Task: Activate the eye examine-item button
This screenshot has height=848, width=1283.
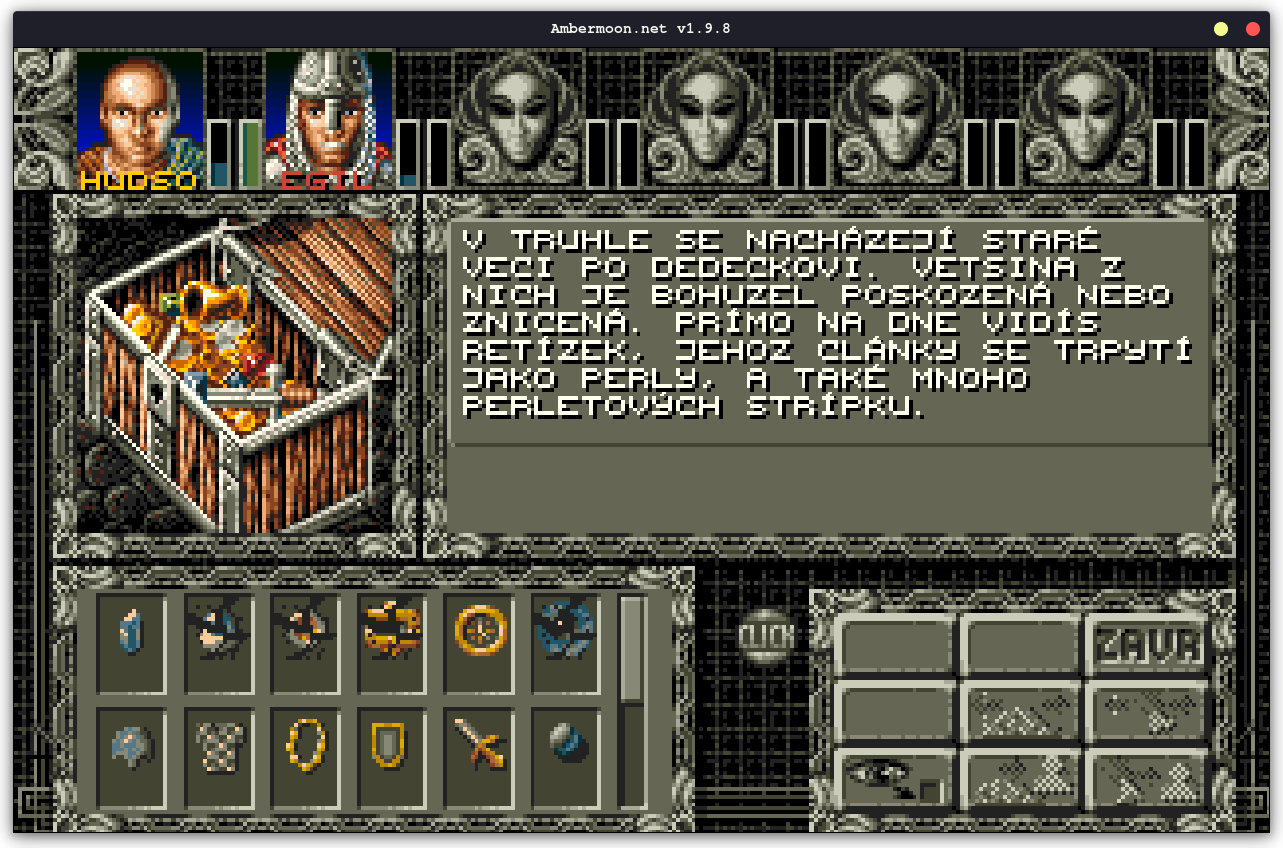Action: point(893,779)
